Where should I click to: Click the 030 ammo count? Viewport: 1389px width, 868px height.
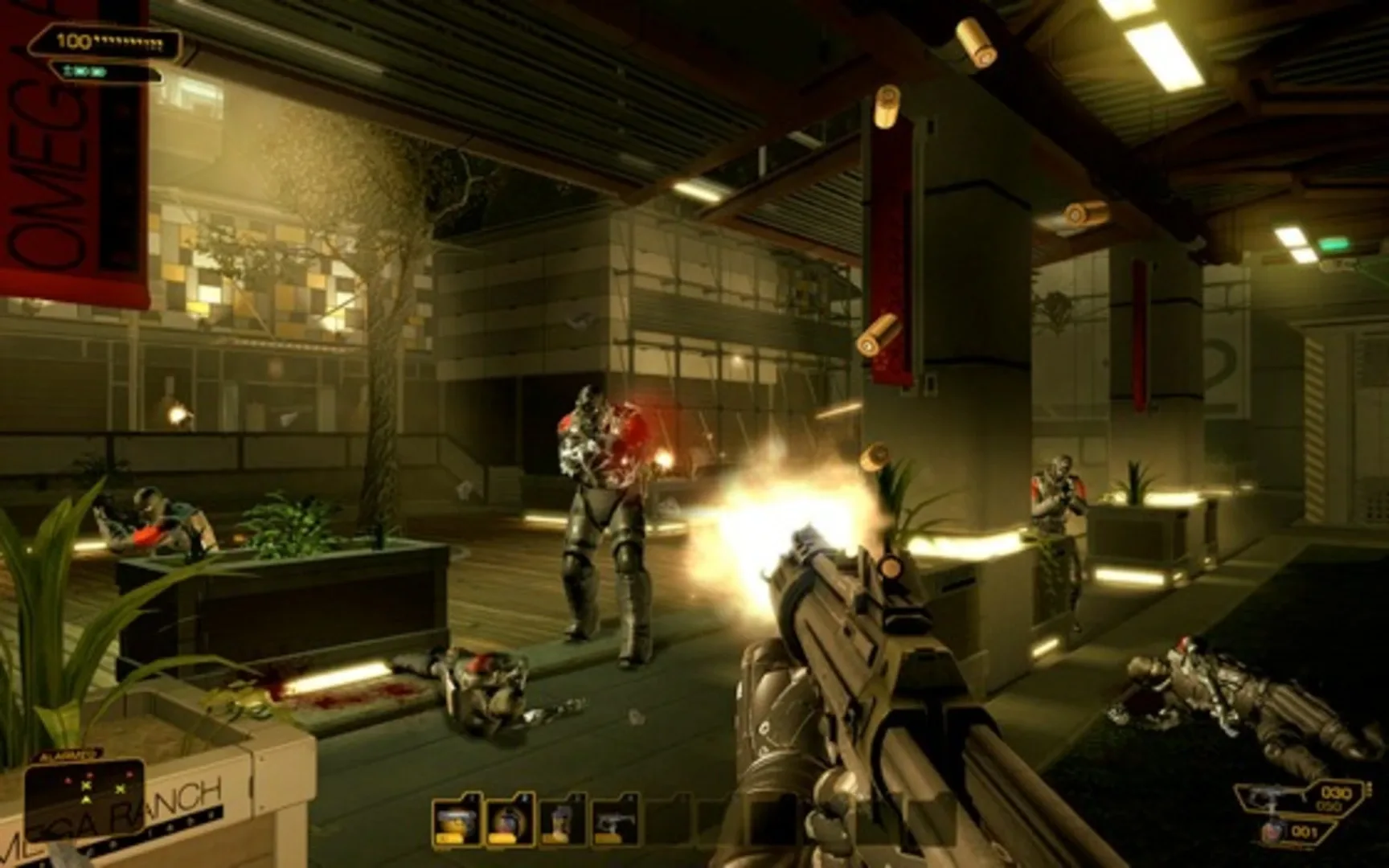(1337, 792)
